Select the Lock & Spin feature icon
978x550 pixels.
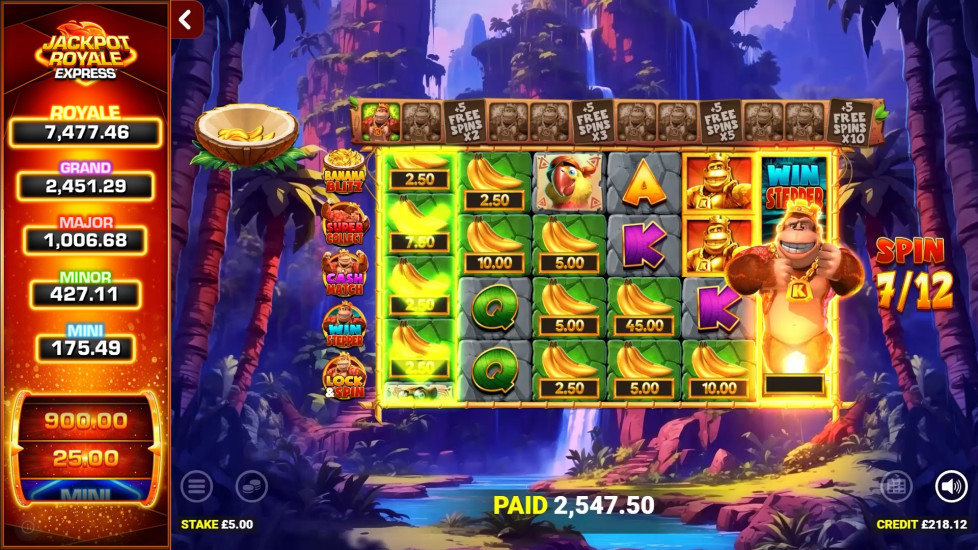tap(344, 376)
